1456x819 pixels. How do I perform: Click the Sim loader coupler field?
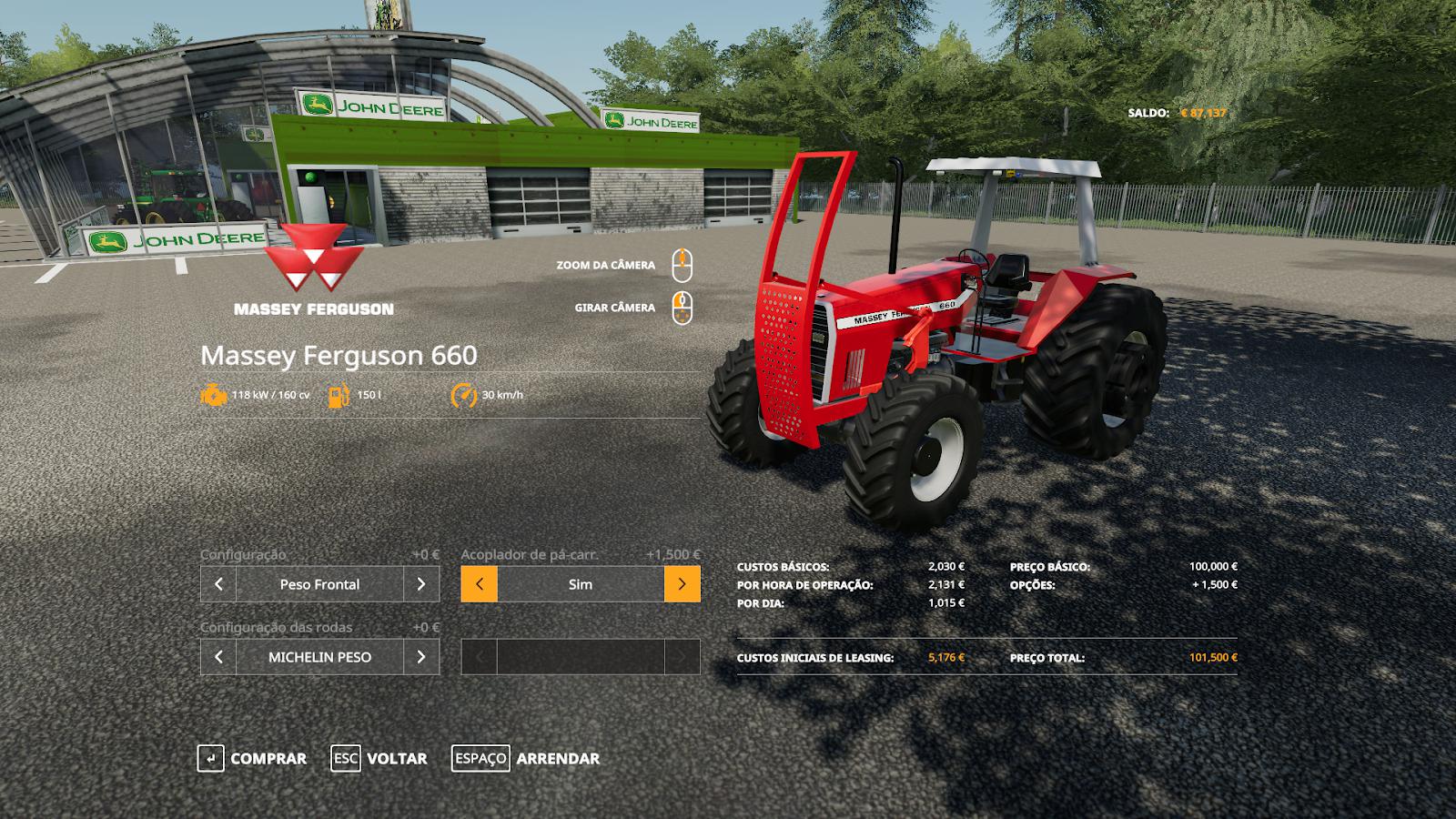point(581,584)
